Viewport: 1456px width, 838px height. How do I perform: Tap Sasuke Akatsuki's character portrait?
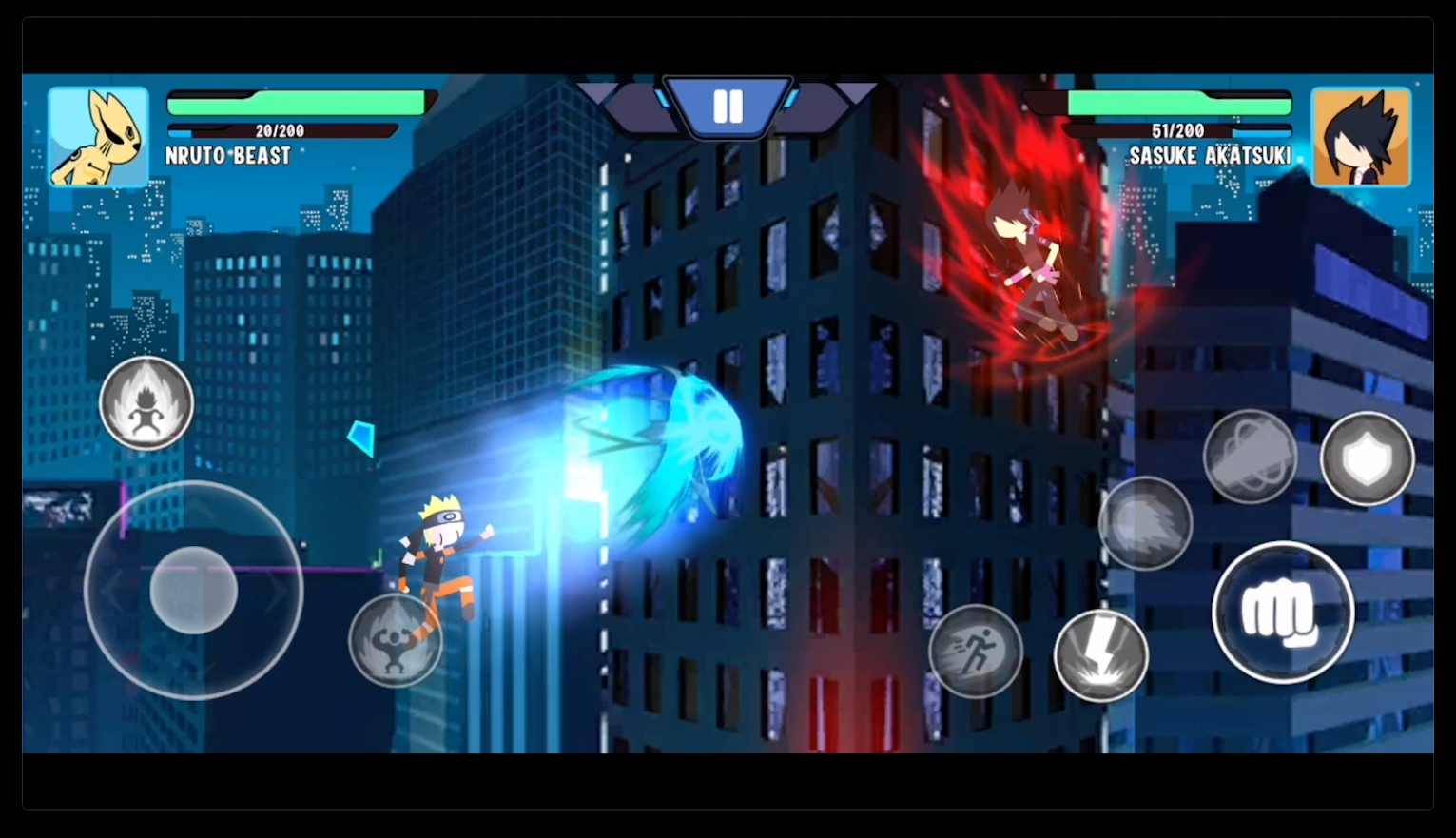tap(1361, 137)
